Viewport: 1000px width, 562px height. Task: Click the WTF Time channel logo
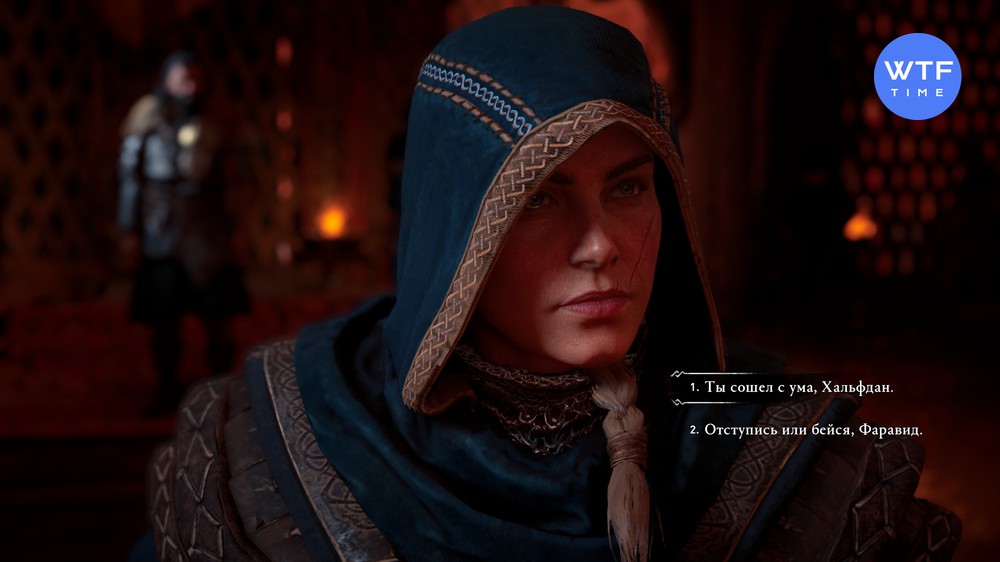917,76
